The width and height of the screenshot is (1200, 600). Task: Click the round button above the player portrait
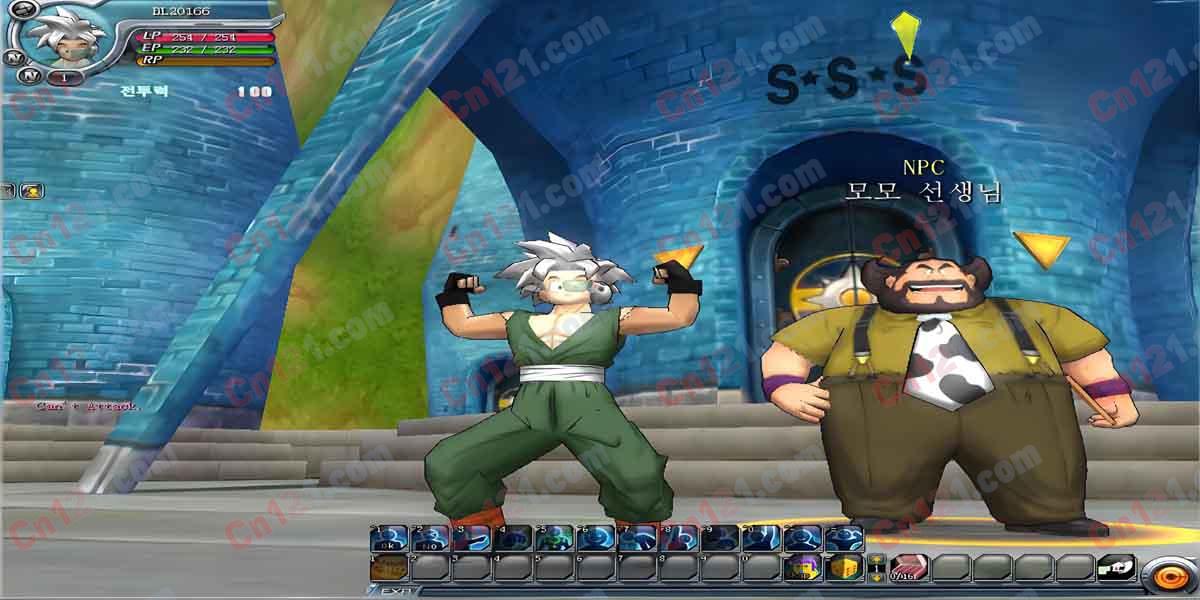tap(27, 10)
